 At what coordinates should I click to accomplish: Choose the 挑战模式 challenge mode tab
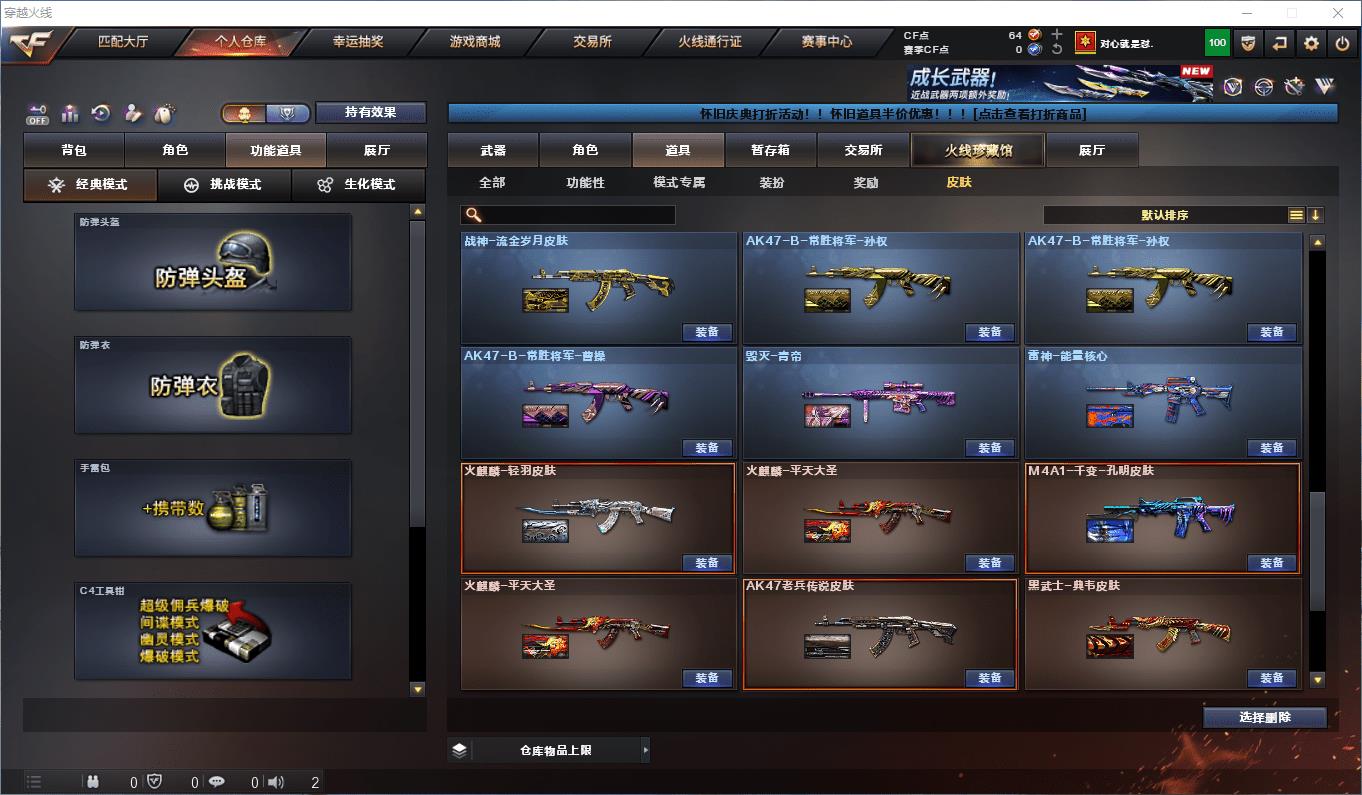pyautogui.click(x=224, y=185)
